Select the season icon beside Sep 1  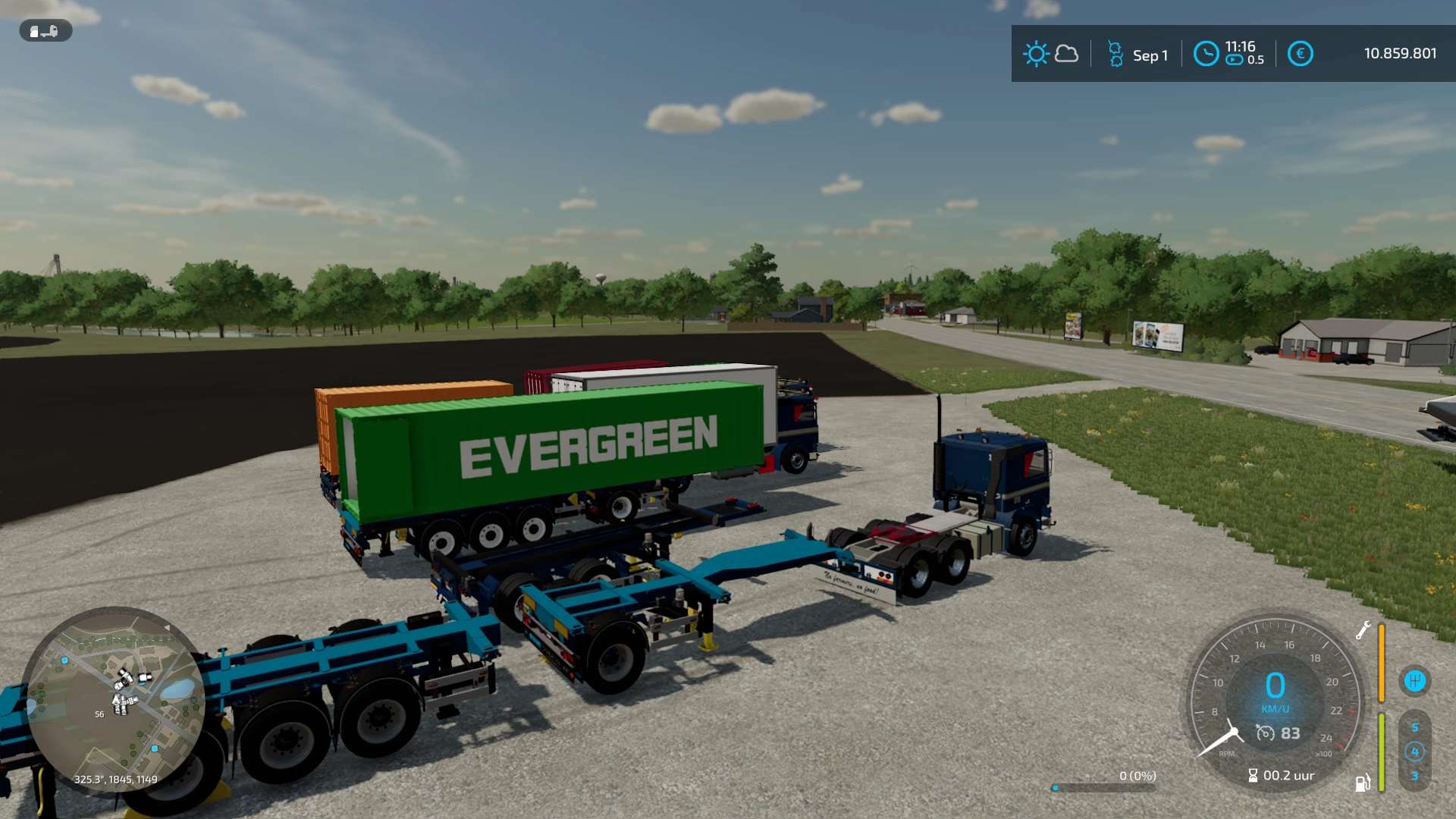(x=1116, y=54)
